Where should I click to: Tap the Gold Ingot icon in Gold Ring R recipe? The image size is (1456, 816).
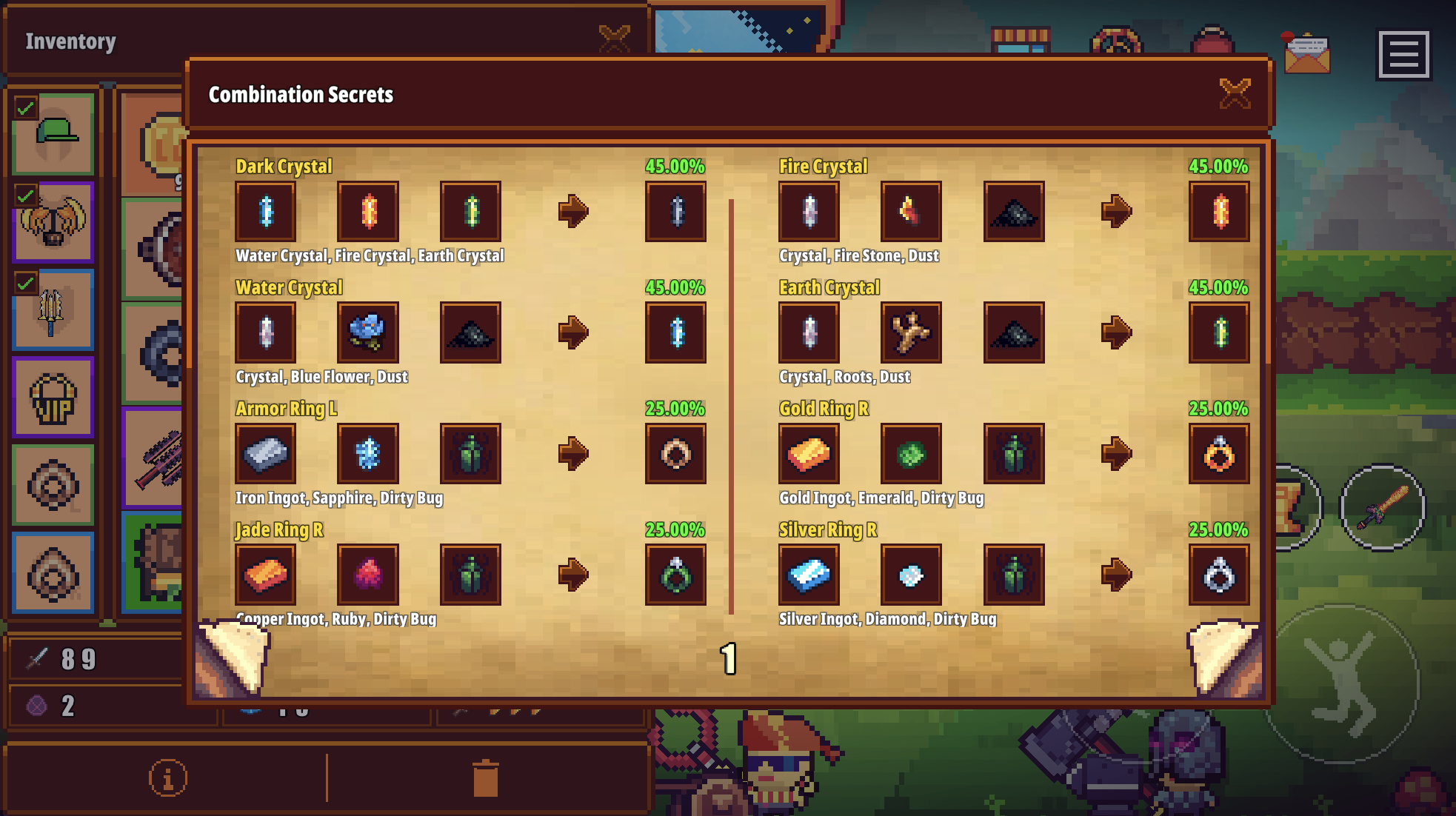[x=808, y=455]
